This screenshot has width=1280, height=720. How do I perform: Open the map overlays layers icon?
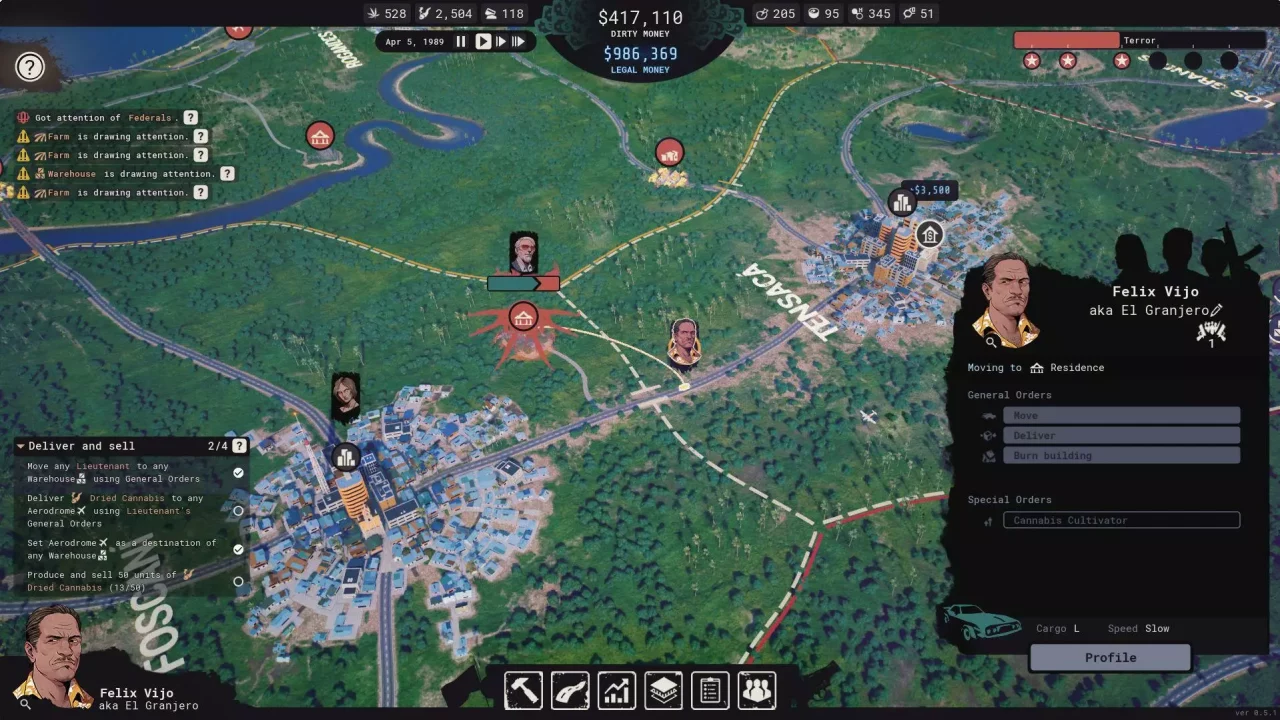[x=663, y=690]
